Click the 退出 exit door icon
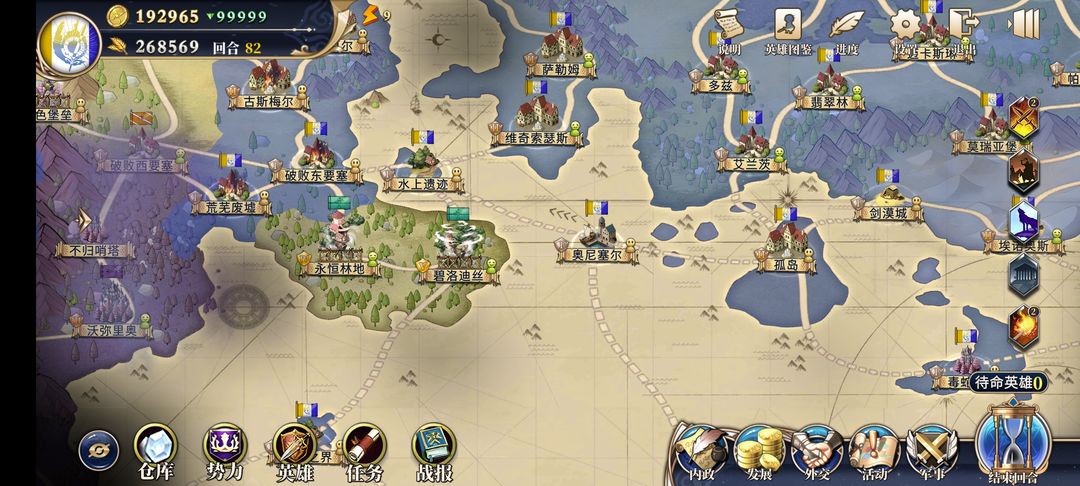The image size is (1080, 486). tap(963, 26)
